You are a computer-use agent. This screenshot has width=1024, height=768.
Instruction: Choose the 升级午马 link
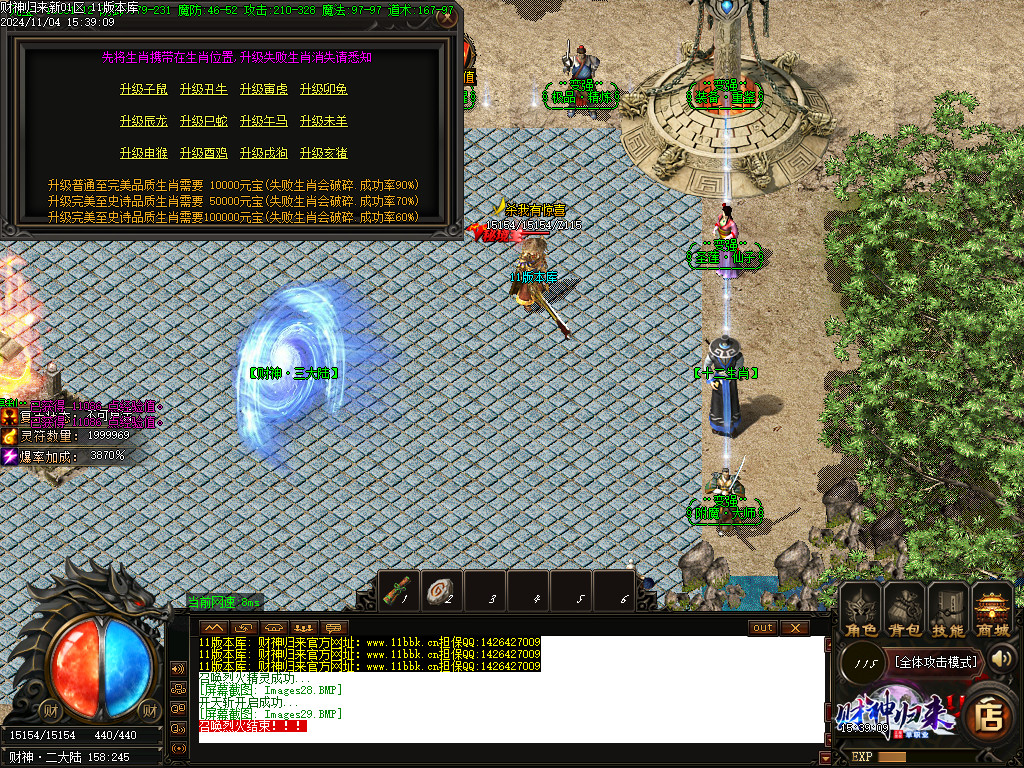tap(264, 122)
